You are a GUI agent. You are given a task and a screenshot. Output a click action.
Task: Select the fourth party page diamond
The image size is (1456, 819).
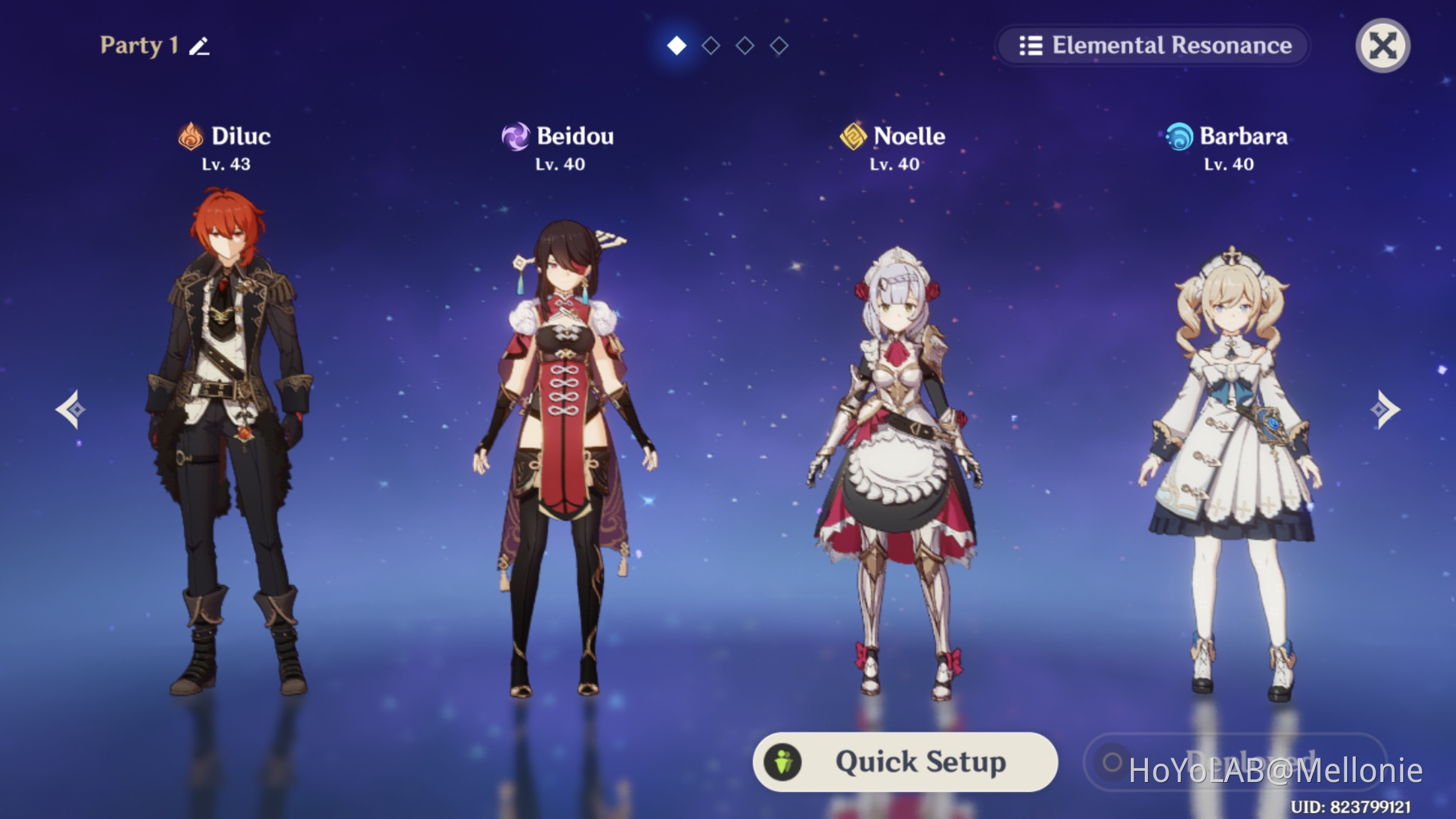pyautogui.click(x=781, y=47)
